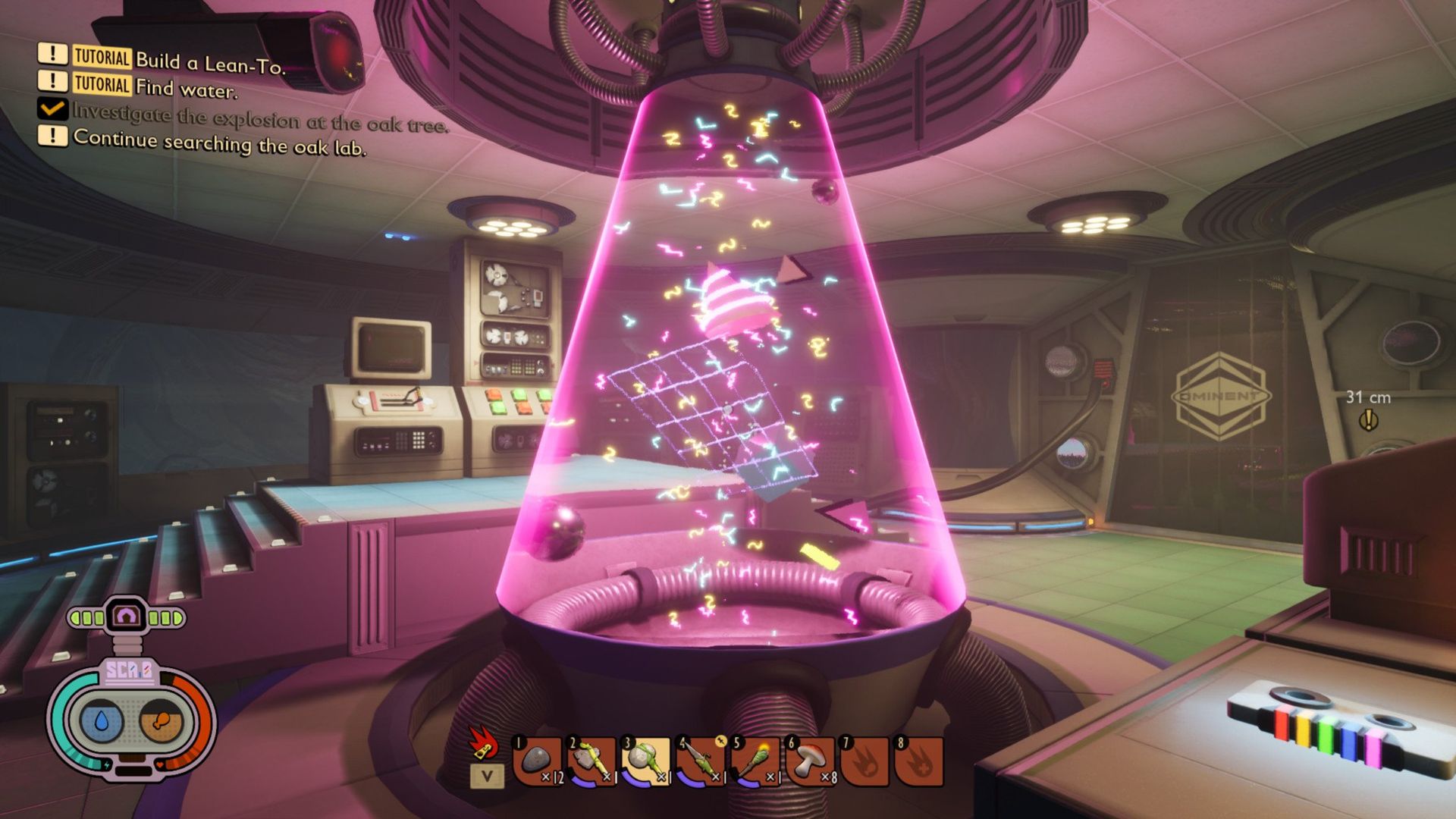
Task: Click the second TUTORIAL tag label
Action: [x=101, y=83]
